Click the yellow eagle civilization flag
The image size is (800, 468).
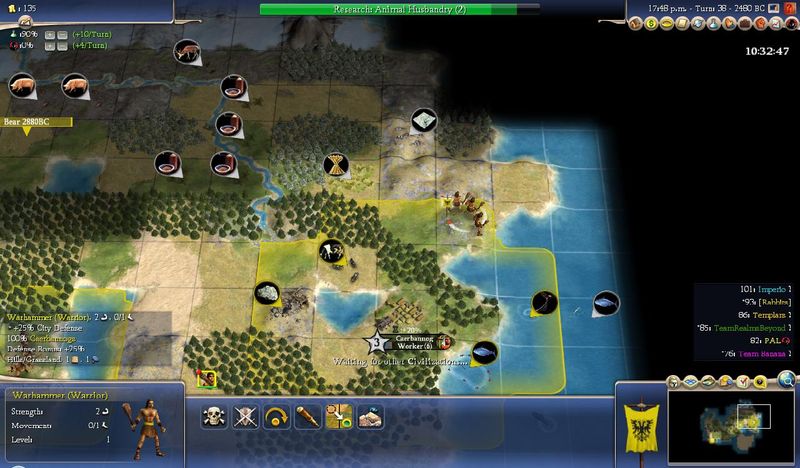[641, 421]
